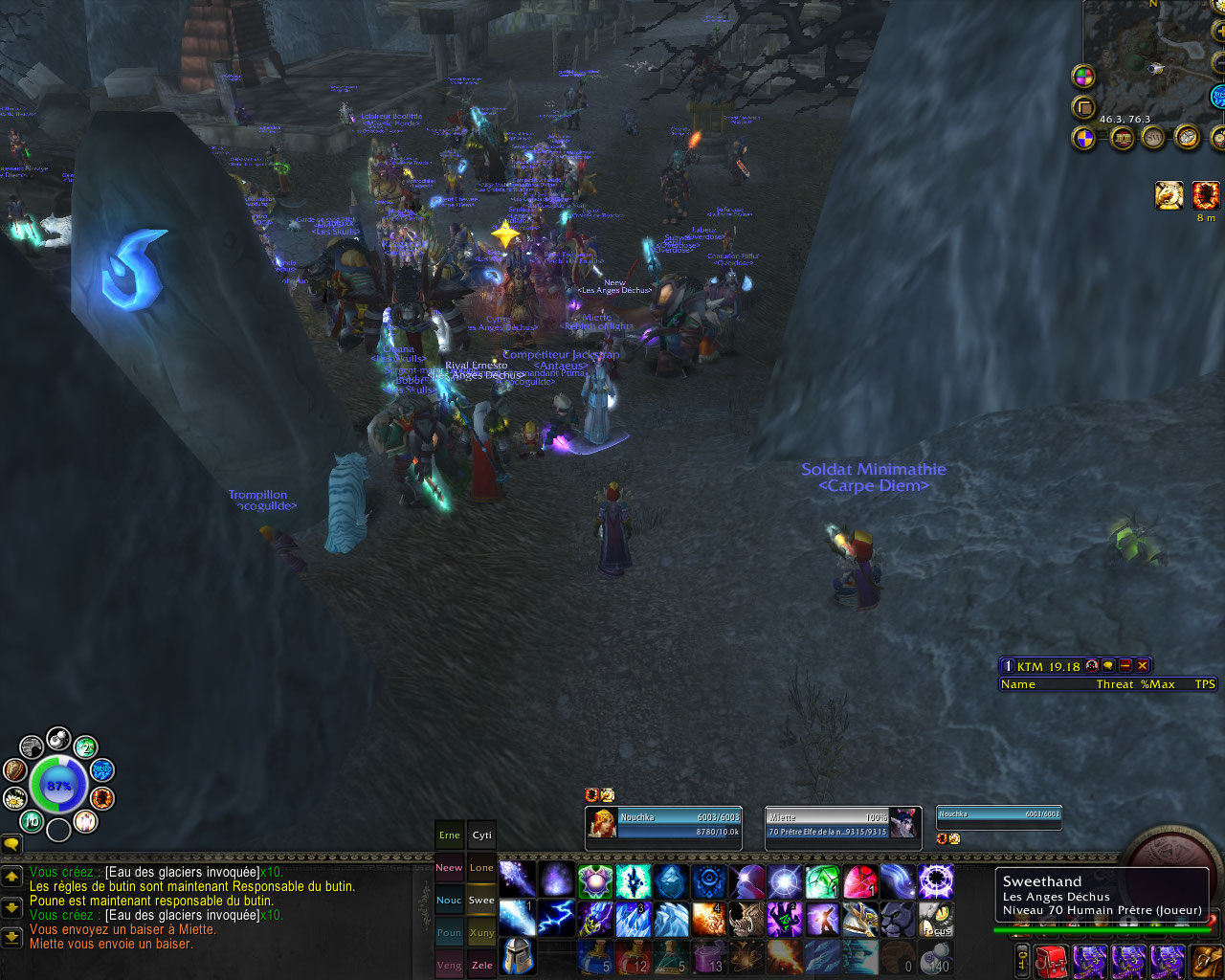The image size is (1225, 980).
Task: Click Miette's target unit frame
Action: tap(842, 823)
